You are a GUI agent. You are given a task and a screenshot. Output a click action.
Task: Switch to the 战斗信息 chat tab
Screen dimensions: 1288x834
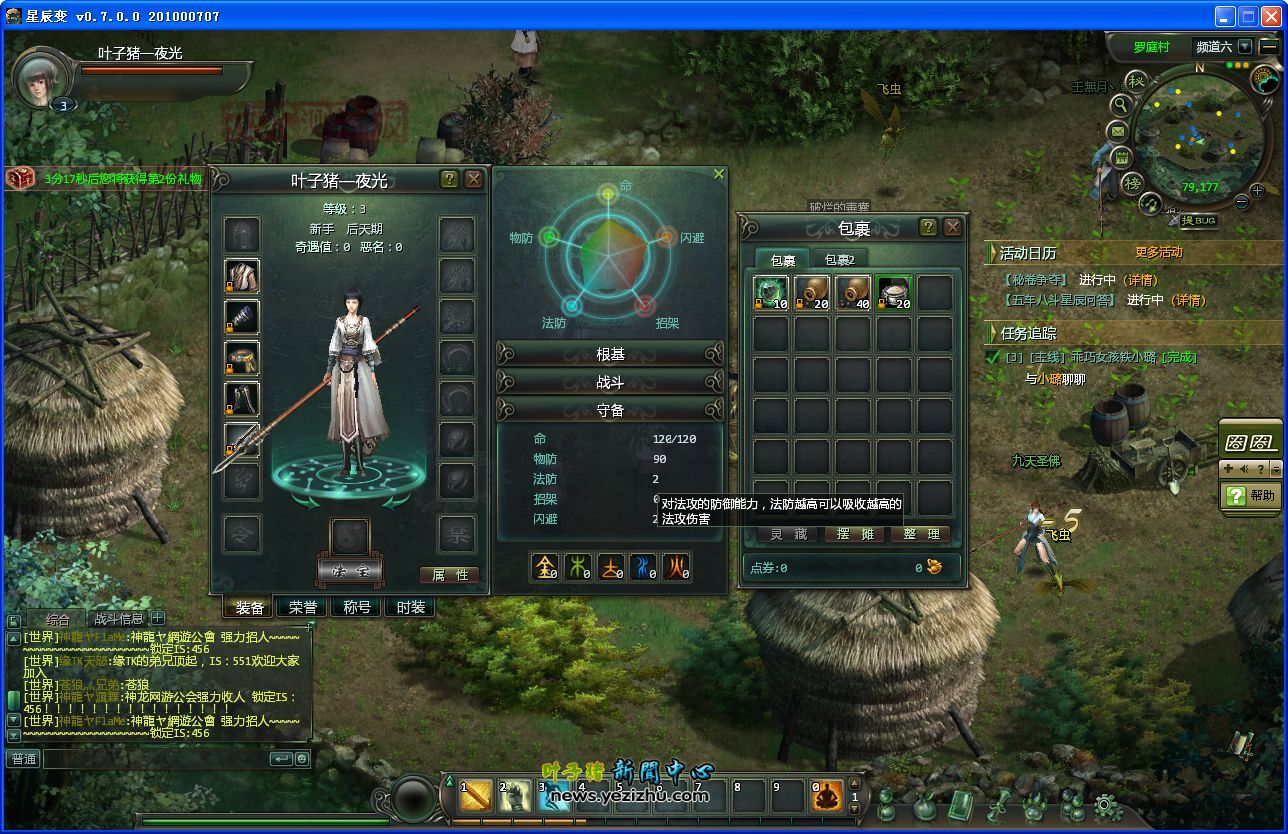pyautogui.click(x=119, y=619)
